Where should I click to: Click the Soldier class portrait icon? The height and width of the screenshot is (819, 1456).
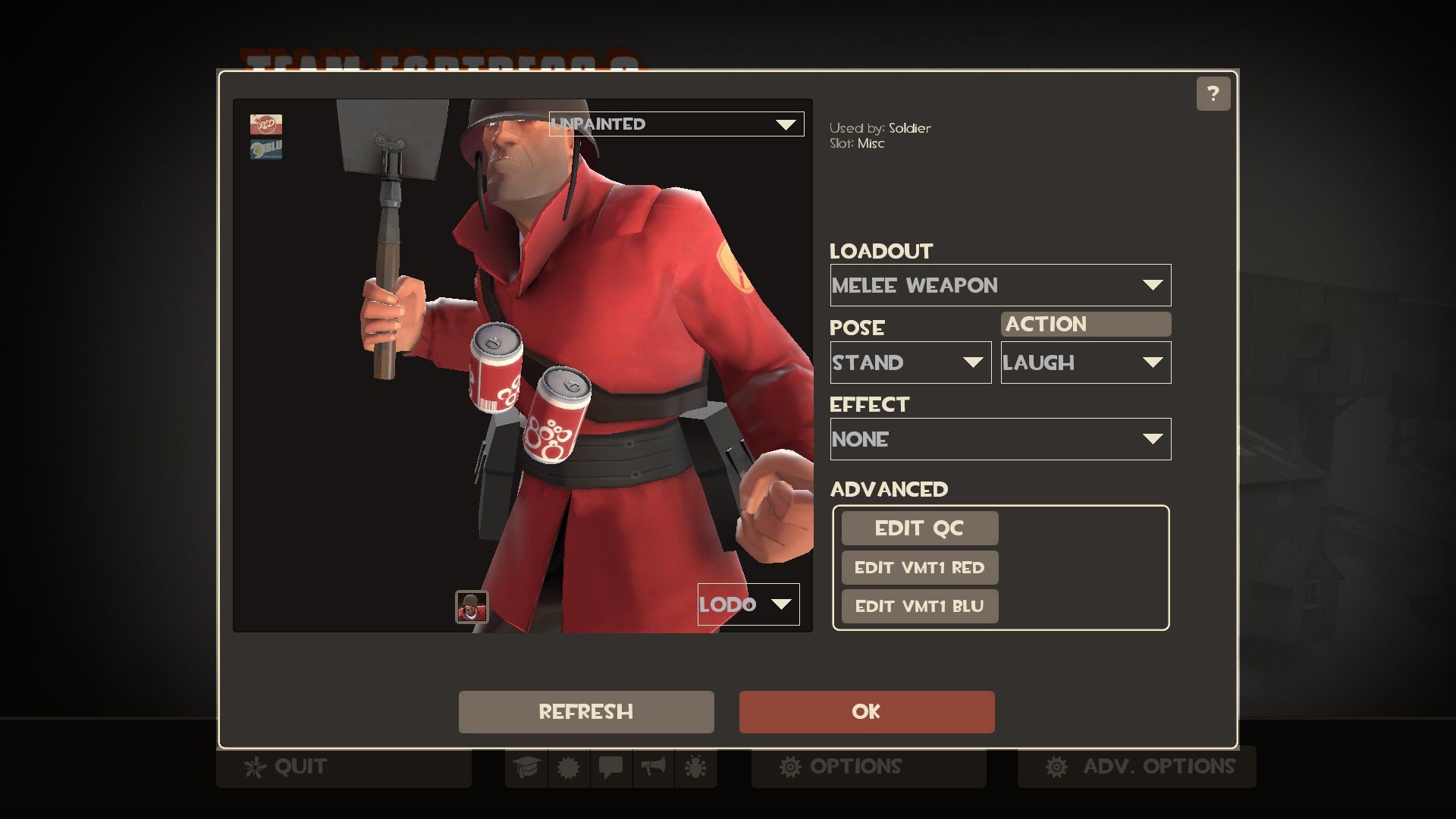(472, 607)
